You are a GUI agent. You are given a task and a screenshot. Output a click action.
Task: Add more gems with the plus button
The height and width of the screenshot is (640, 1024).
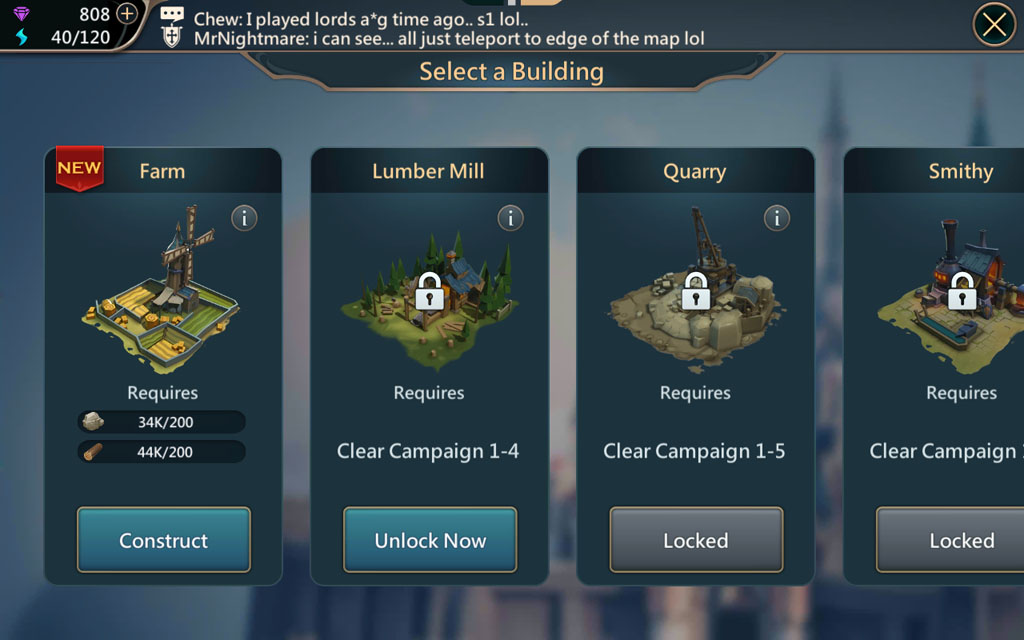(x=127, y=14)
